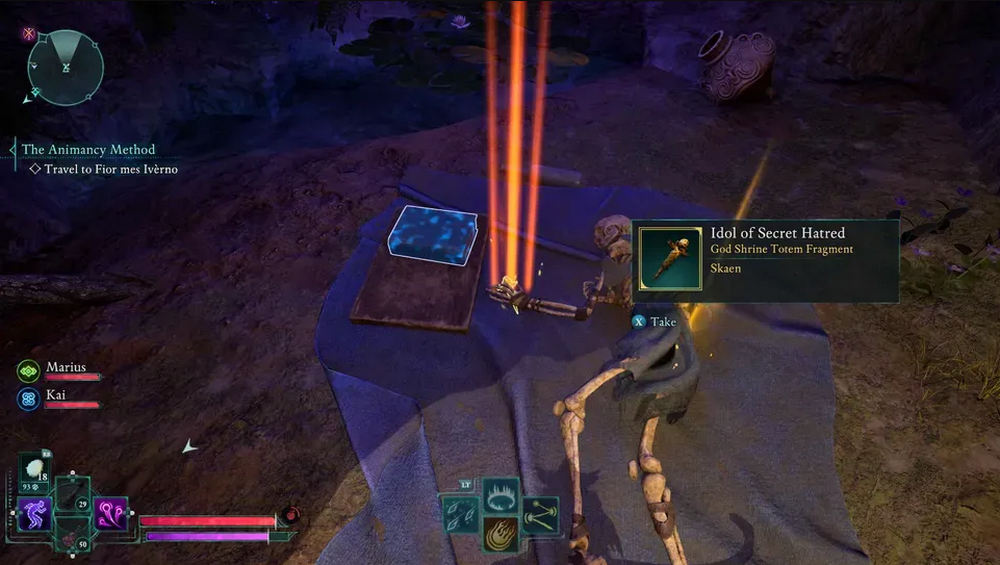The height and width of the screenshot is (565, 1000).
Task: Activate the pink swirling orbs ability
Action: [110, 514]
